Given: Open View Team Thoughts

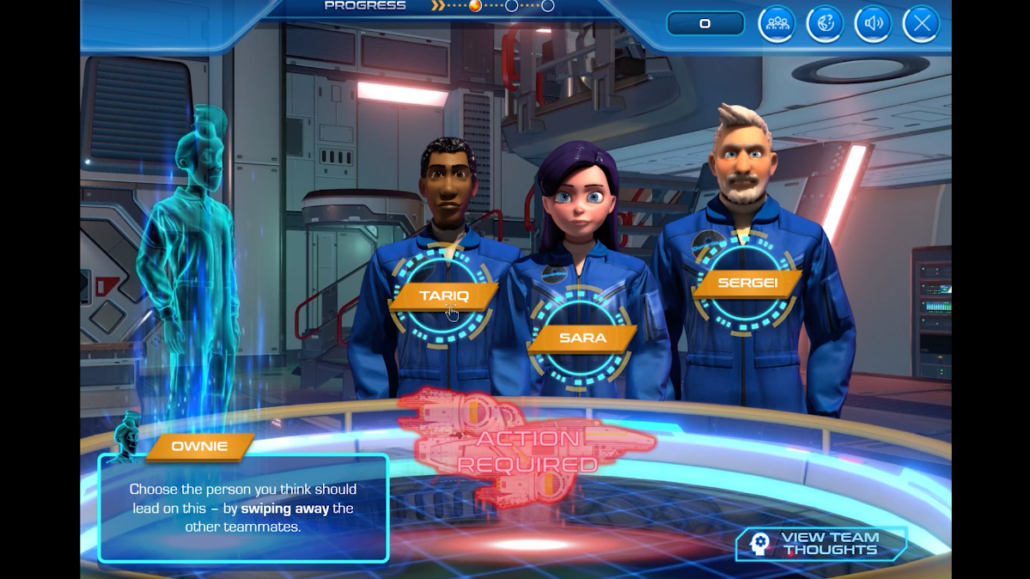Looking at the screenshot, I should [x=822, y=543].
